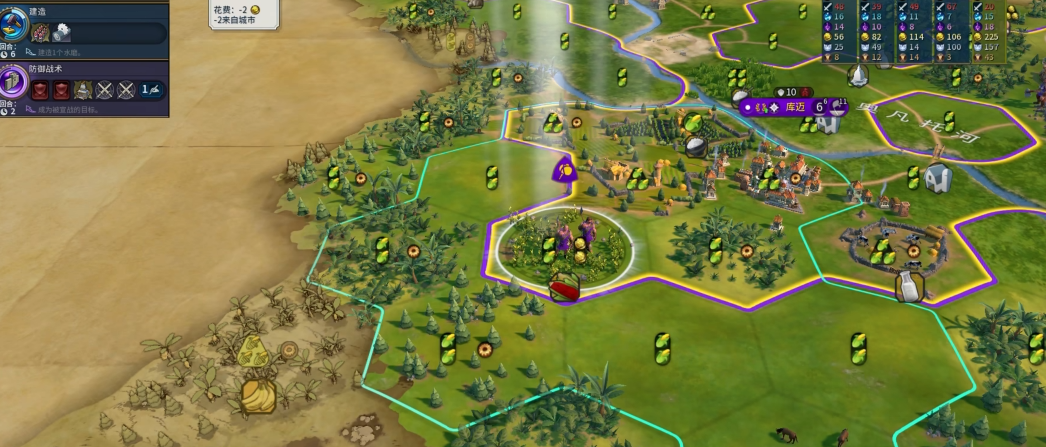The height and width of the screenshot is (447, 1046).
Task: Click the red unit icon in production row
Action: point(41,33)
